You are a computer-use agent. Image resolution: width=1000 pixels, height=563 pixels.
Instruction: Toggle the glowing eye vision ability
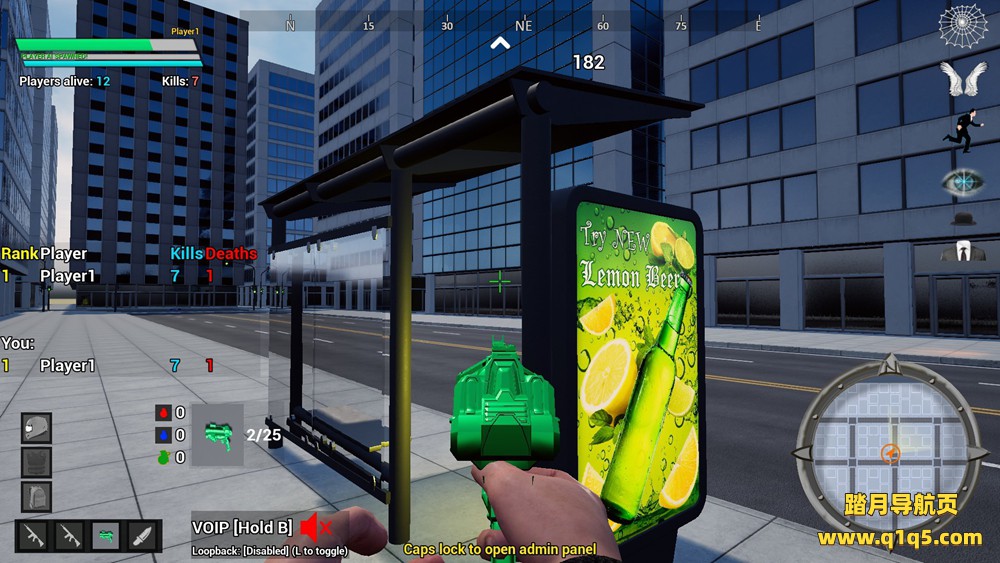963,181
